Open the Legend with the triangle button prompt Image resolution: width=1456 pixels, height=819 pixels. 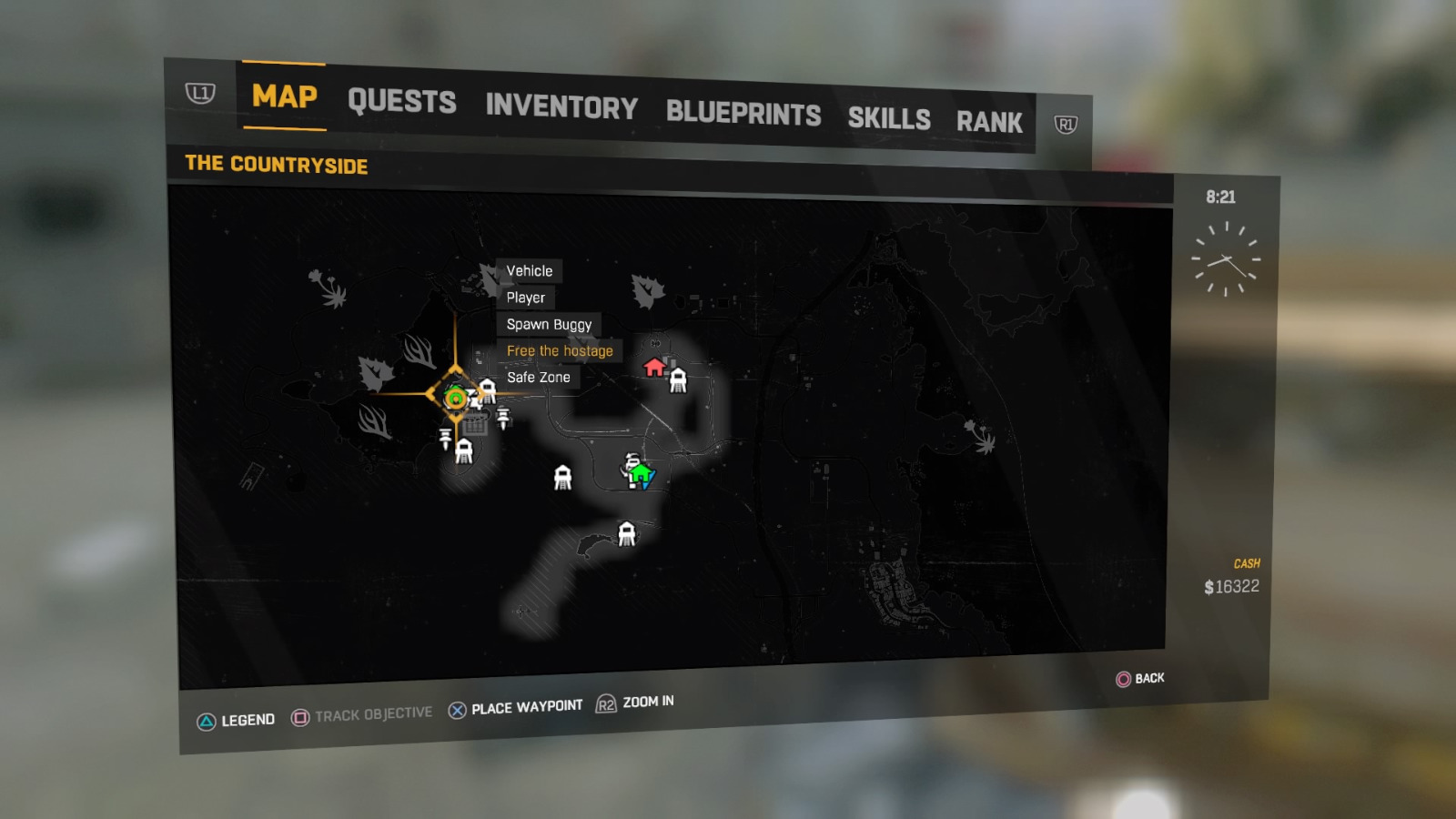234,718
